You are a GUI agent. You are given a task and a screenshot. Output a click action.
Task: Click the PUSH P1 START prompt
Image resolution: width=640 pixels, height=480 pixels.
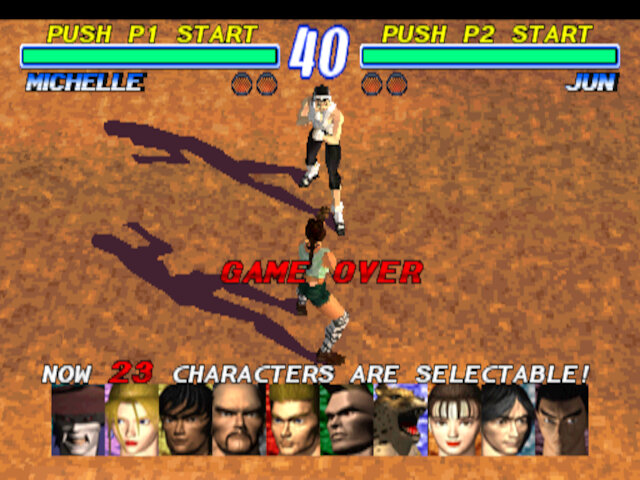152,34
